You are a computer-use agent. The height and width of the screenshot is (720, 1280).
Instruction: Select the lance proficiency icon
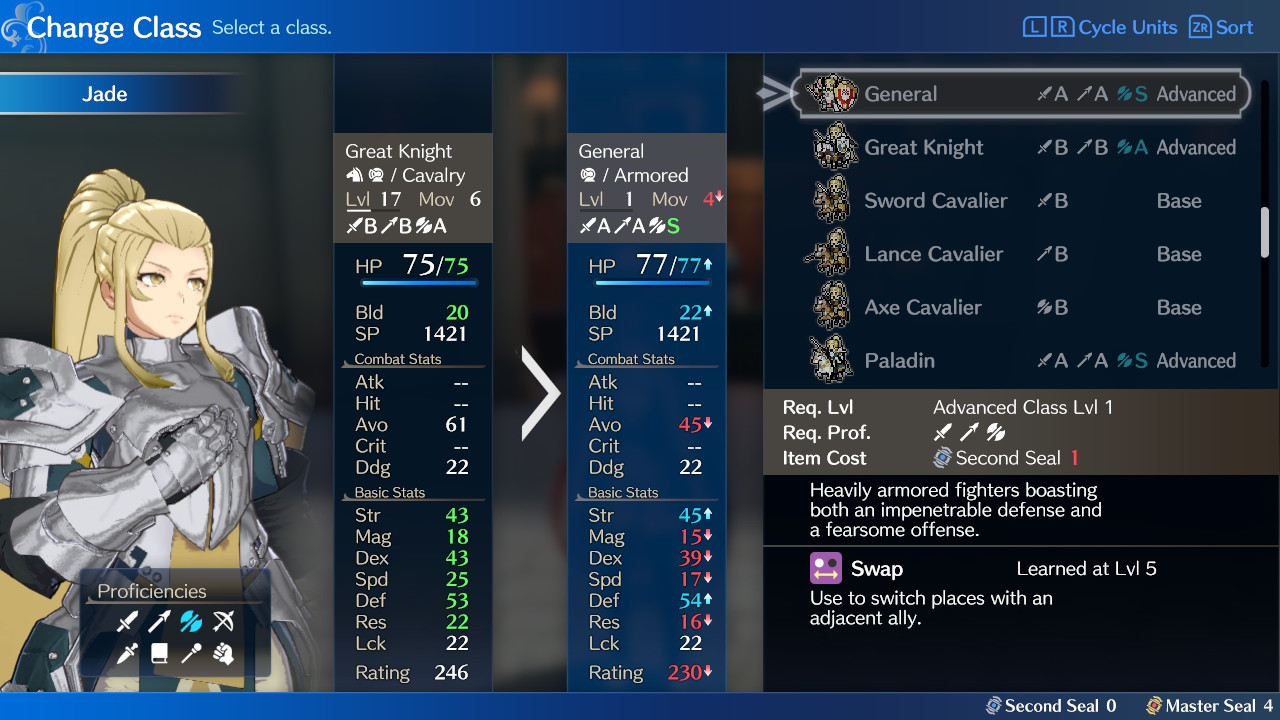pos(158,622)
